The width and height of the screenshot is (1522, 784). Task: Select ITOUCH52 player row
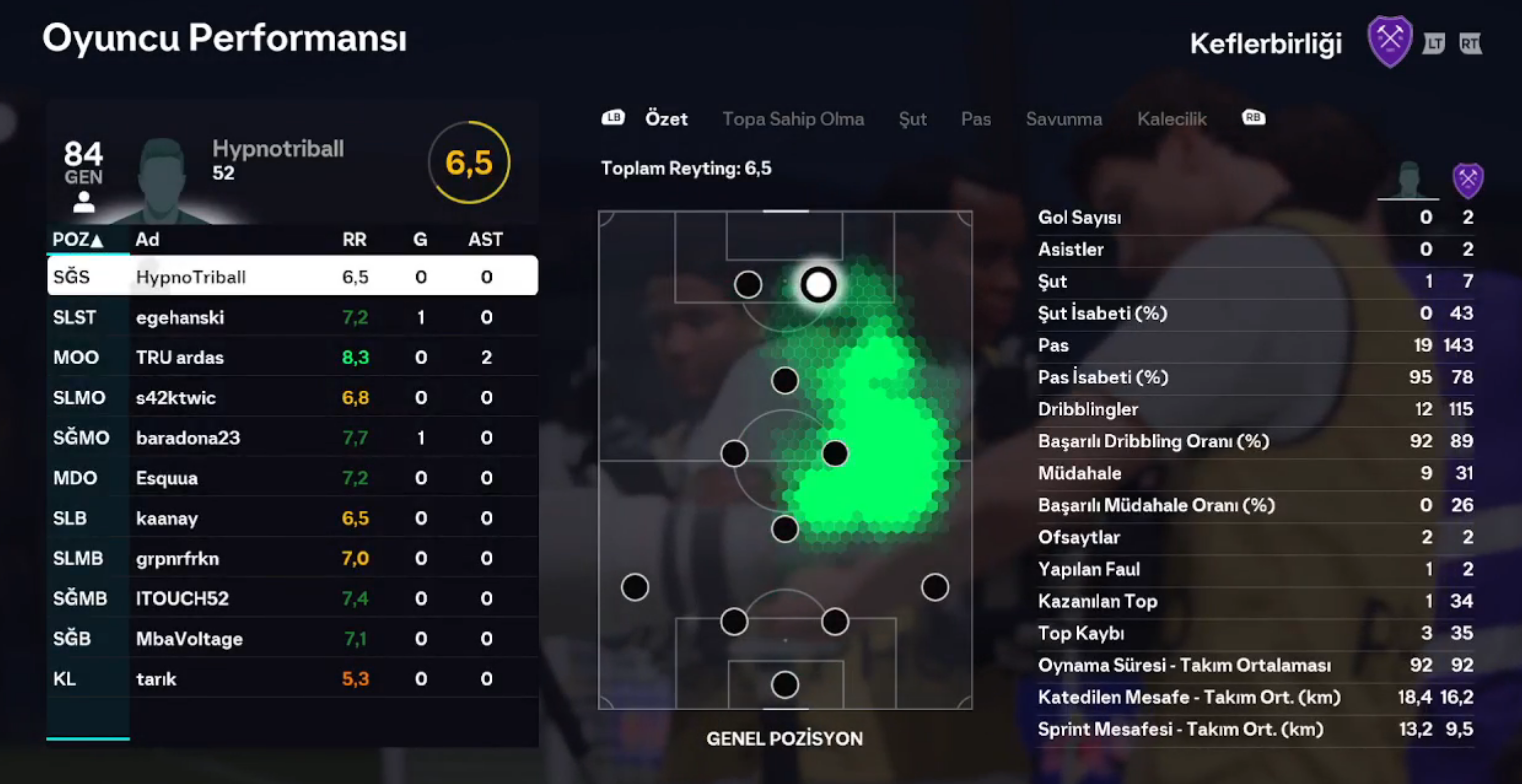292,599
